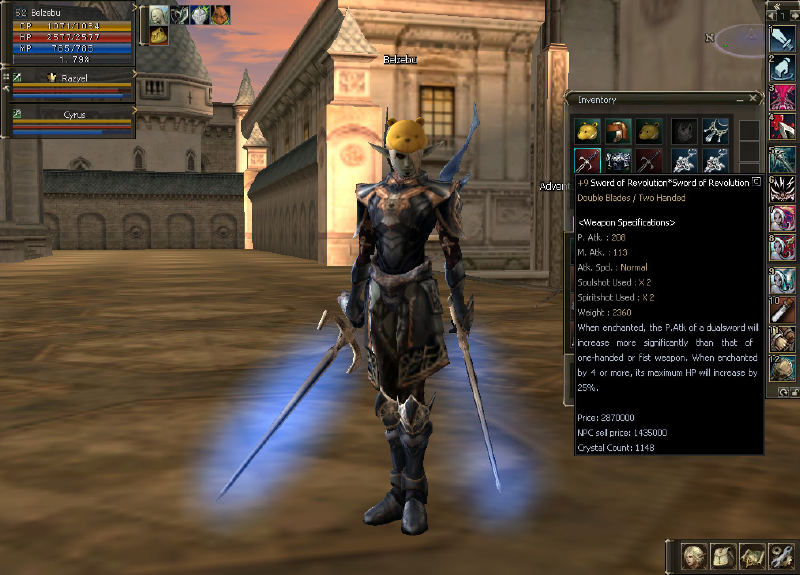This screenshot has height=575, width=800.
Task: Click the chain necklace in the inventory
Action: coord(716,130)
